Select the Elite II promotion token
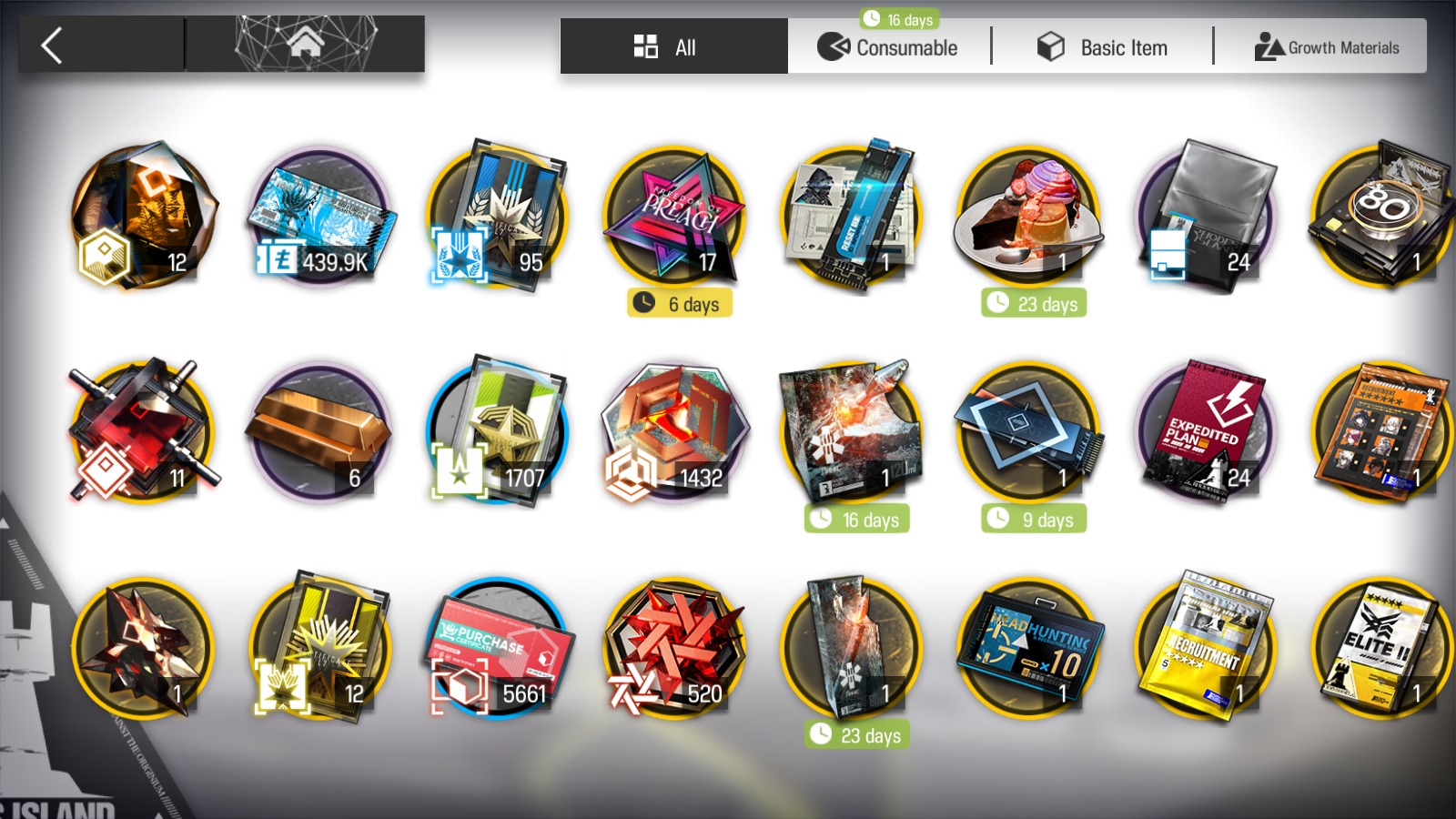Viewport: 1456px width, 819px height. [x=1383, y=646]
